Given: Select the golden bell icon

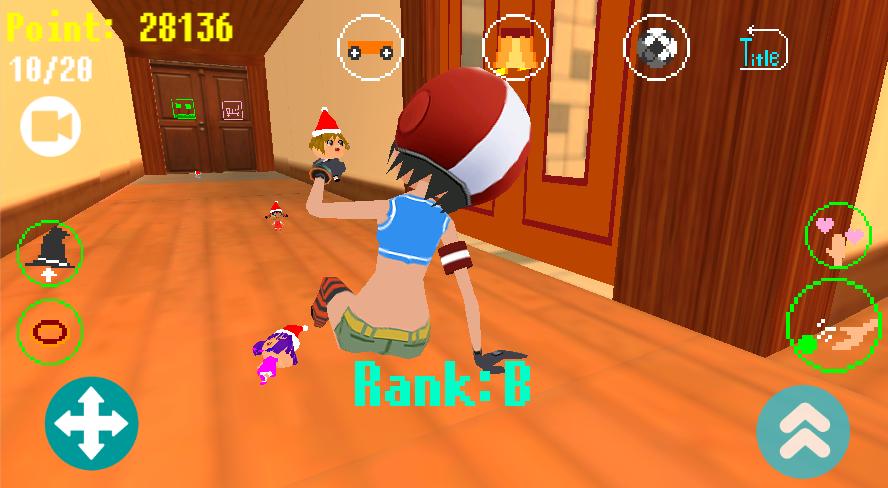Looking at the screenshot, I should 514,47.
